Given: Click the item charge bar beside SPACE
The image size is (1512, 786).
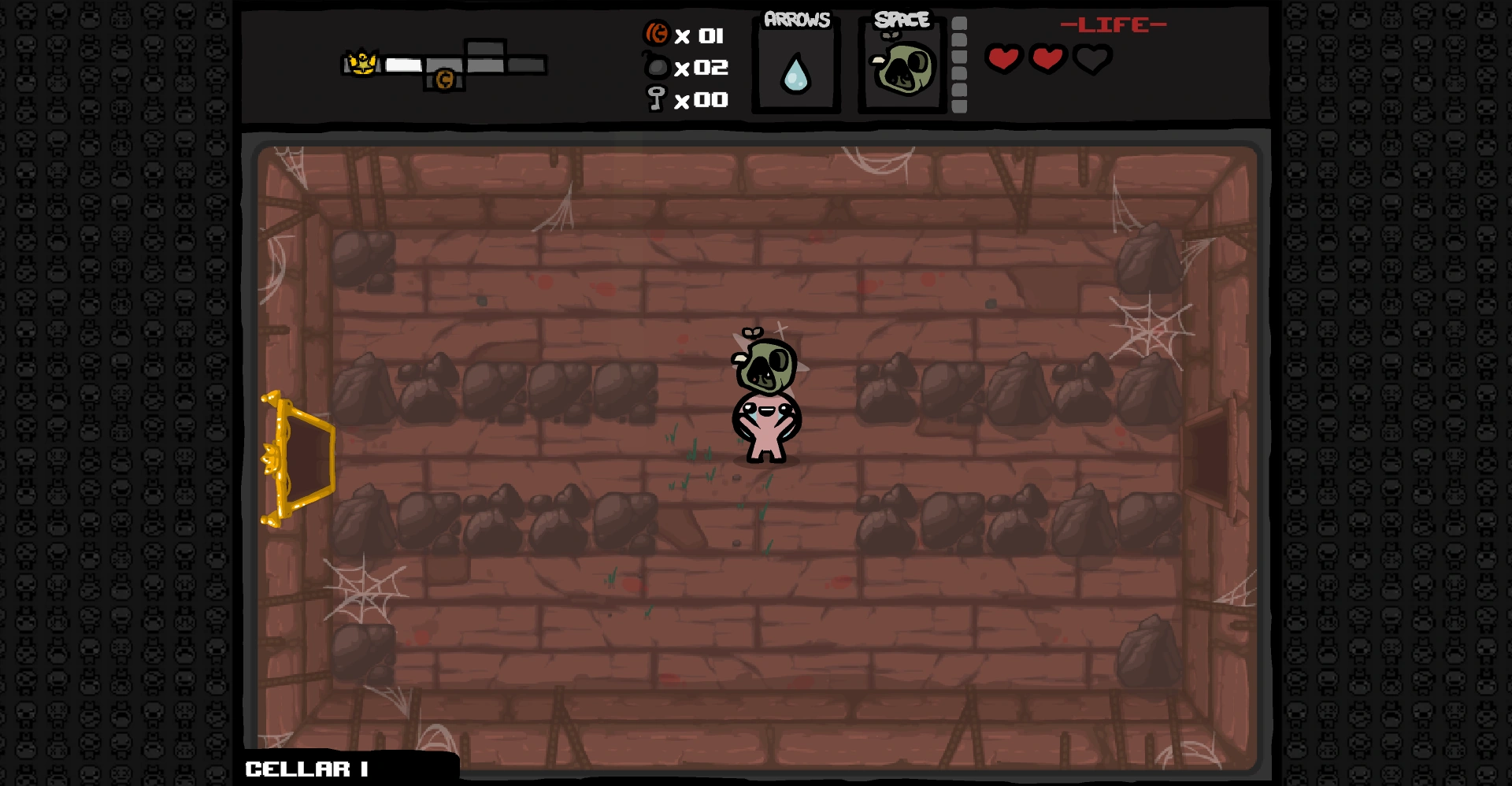Looking at the screenshot, I should click(958, 63).
